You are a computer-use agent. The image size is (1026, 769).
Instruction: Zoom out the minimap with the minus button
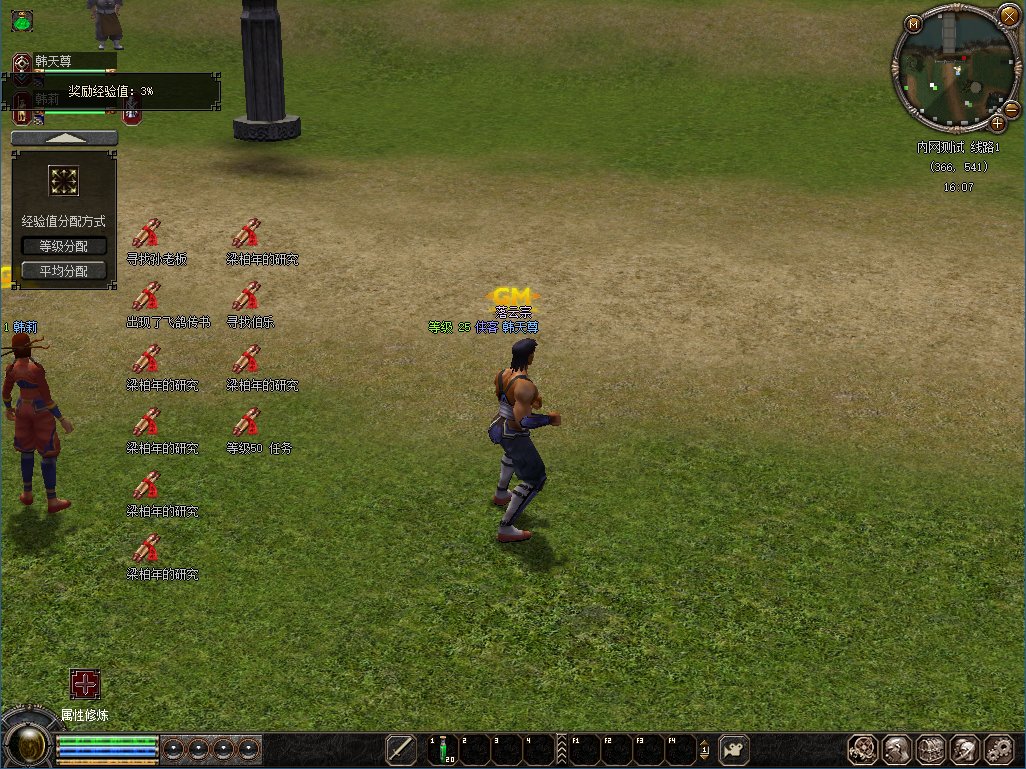(1011, 108)
